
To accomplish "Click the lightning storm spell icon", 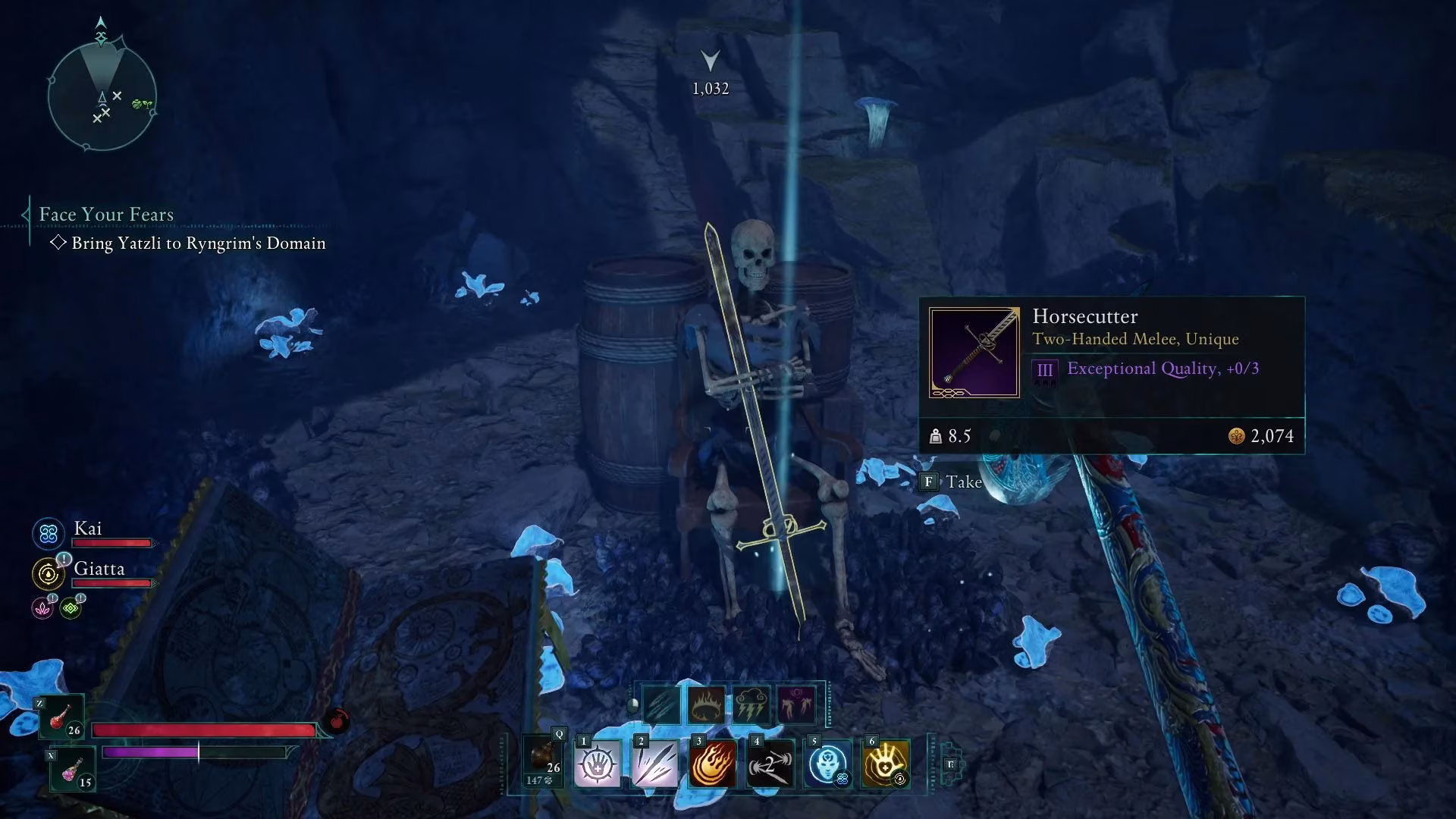I will click(752, 704).
